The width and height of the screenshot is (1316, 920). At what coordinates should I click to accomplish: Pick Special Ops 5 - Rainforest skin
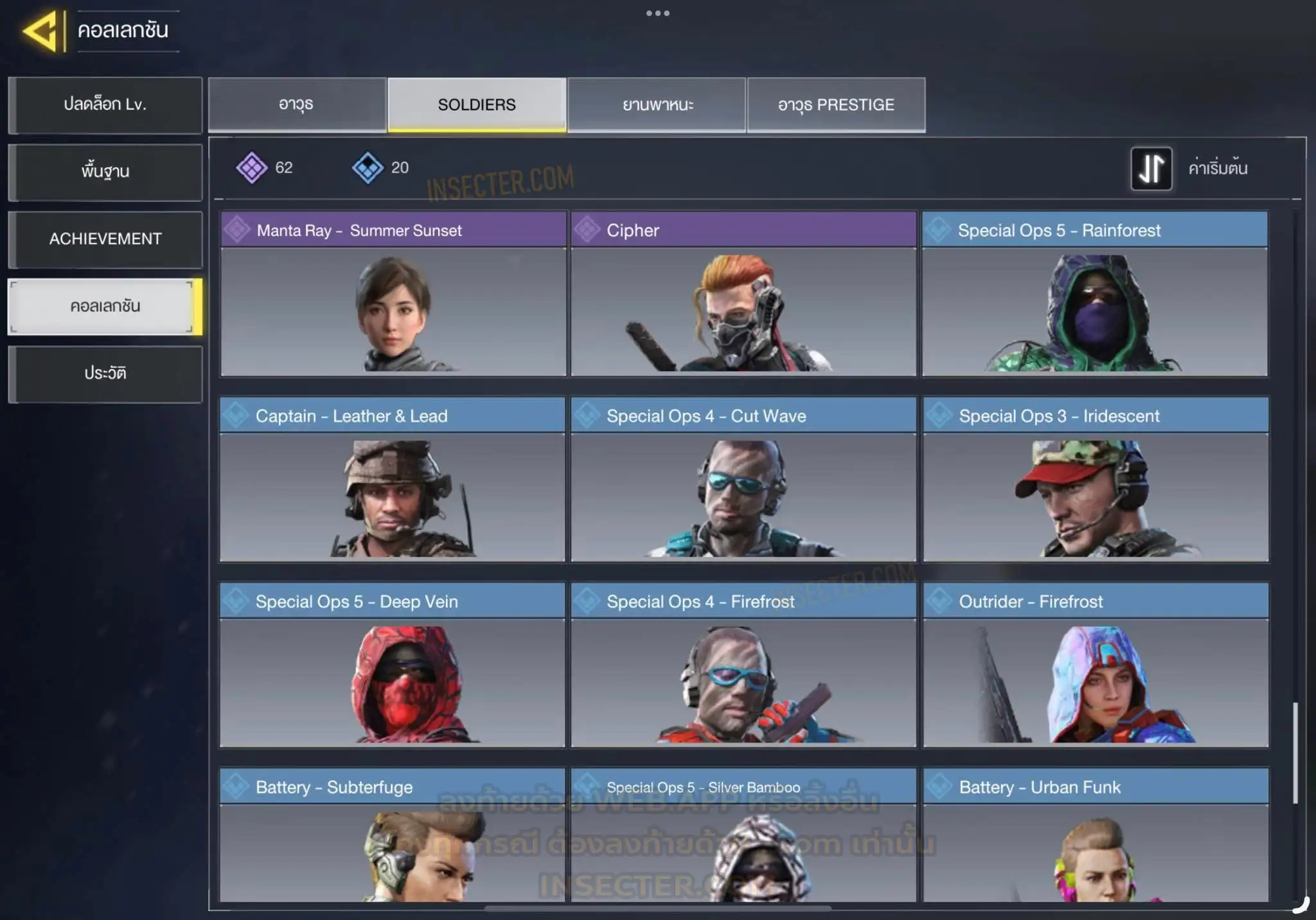(1094, 294)
